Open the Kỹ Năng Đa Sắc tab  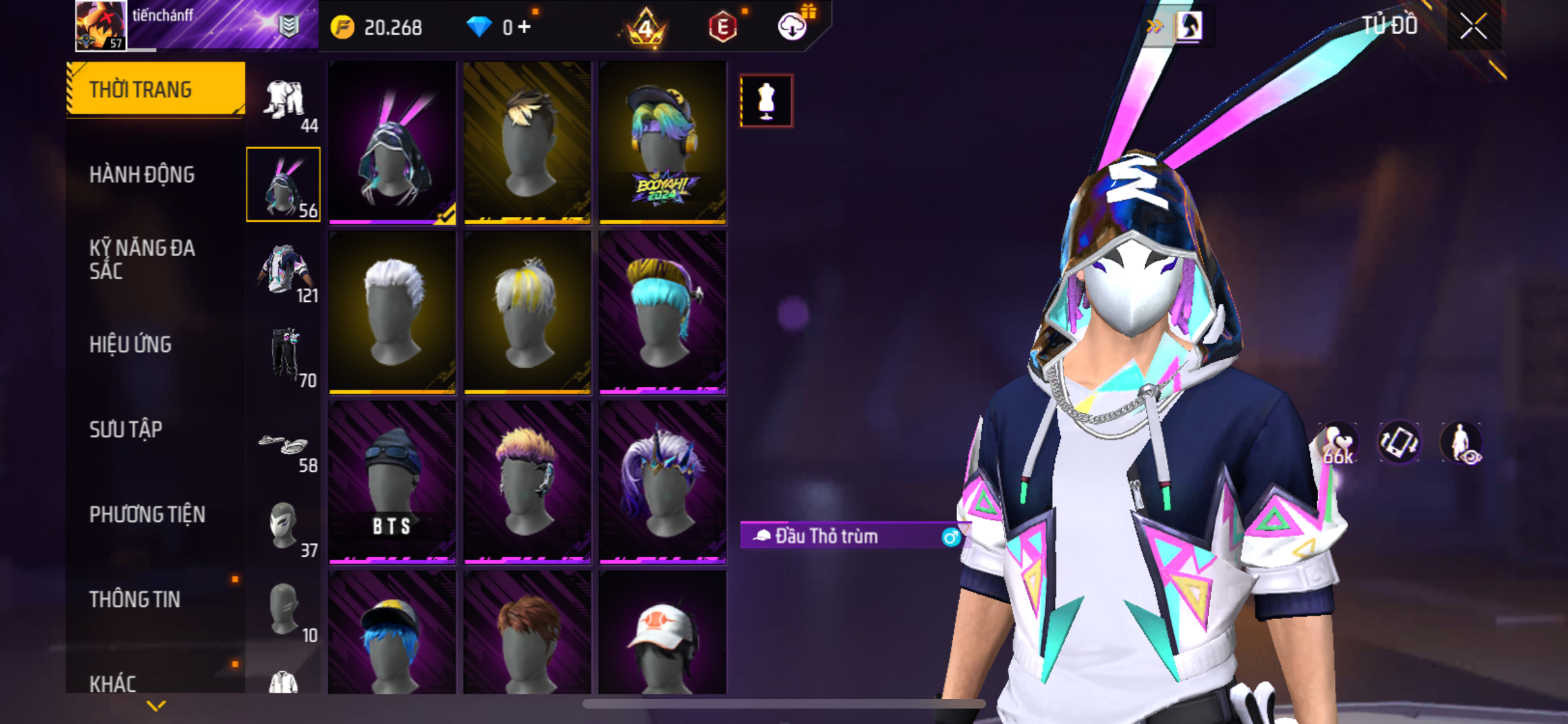point(142,259)
